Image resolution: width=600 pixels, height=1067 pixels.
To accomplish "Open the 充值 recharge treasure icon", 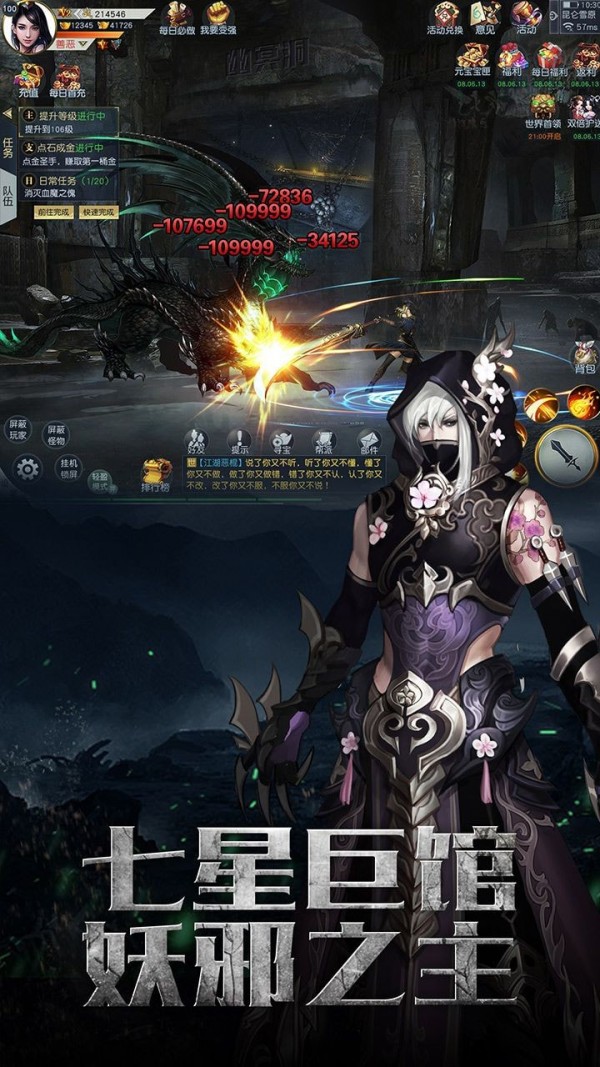I will point(28,78).
